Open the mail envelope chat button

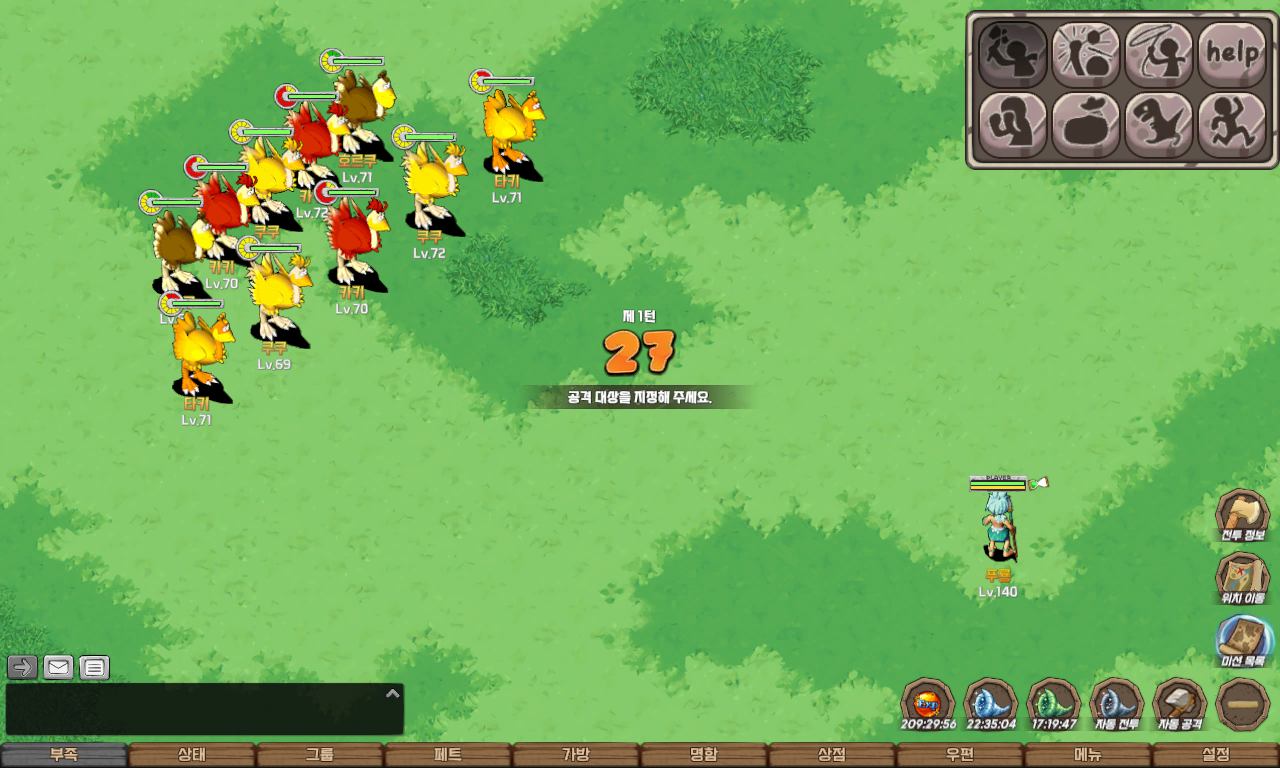coord(59,667)
